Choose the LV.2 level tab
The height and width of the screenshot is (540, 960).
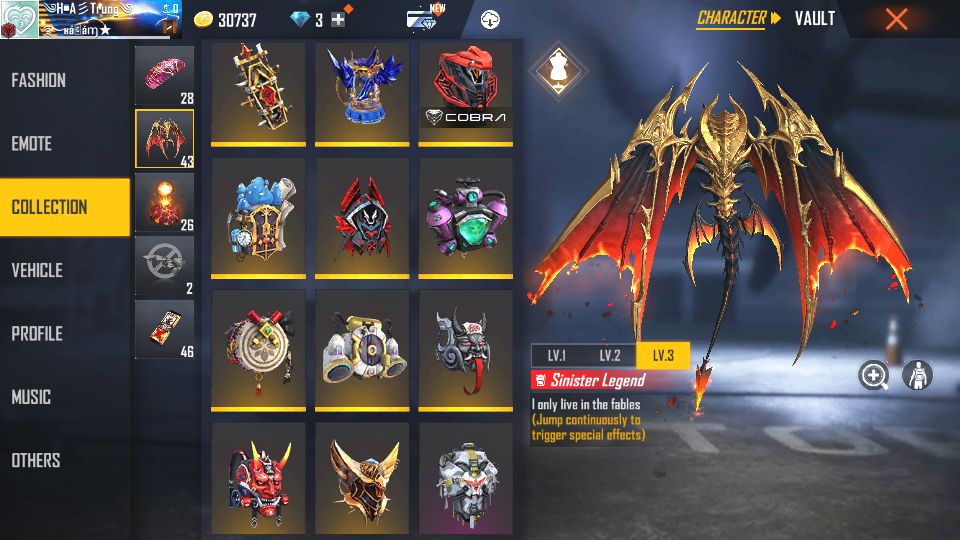[610, 356]
